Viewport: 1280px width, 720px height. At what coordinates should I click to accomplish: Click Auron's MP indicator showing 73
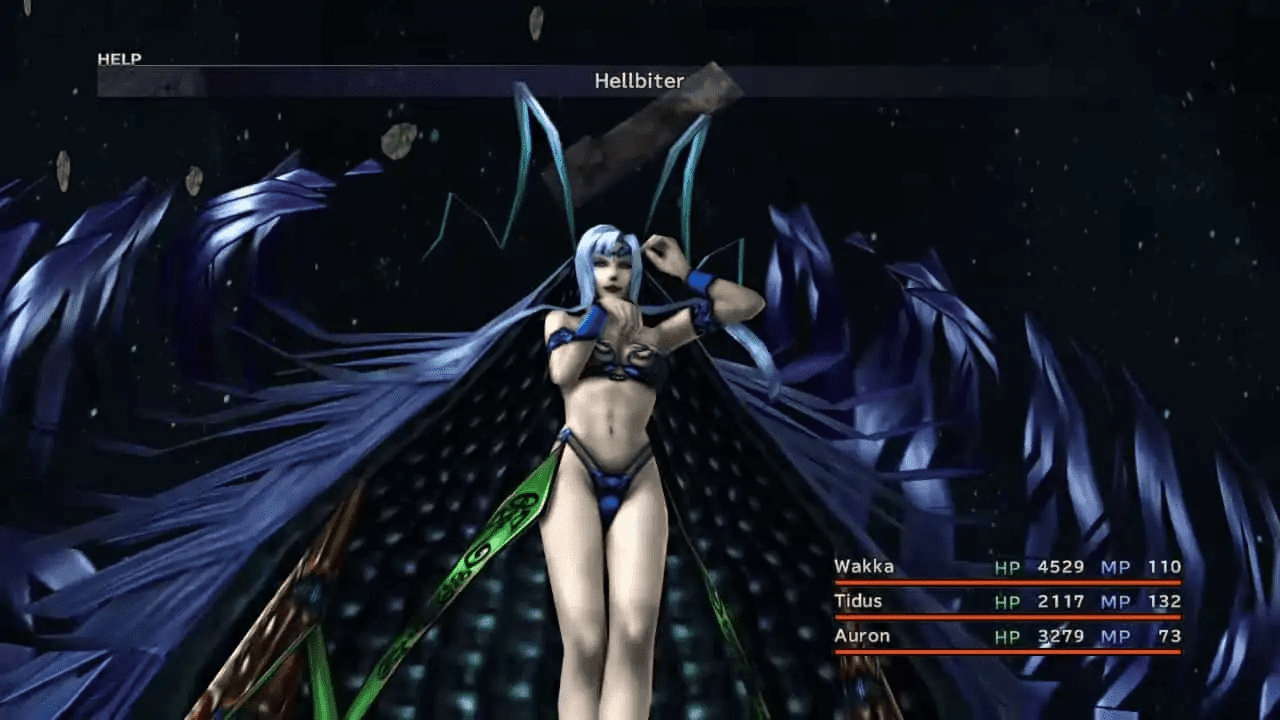pos(1168,636)
